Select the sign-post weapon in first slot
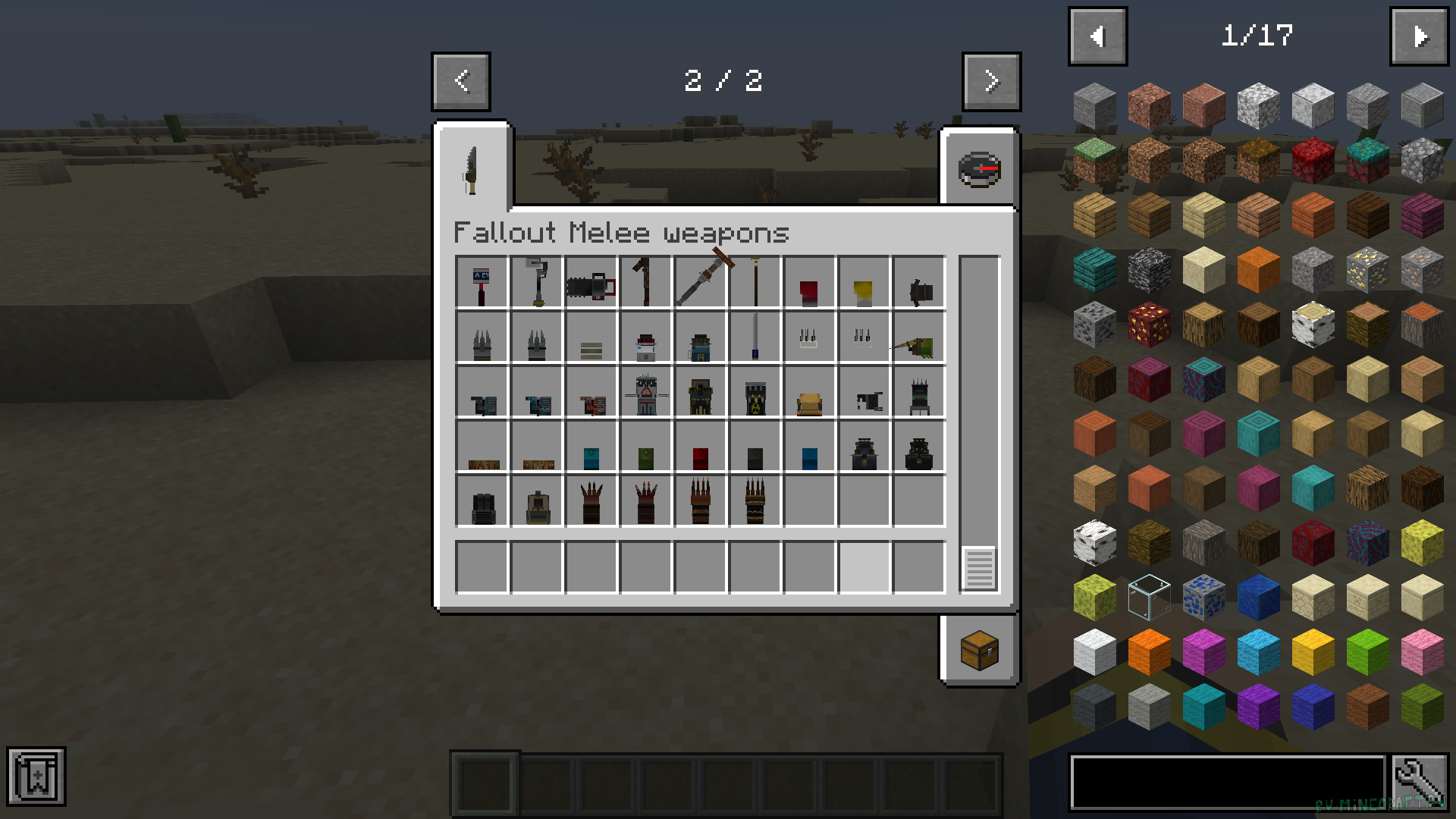The height and width of the screenshot is (819, 1456). click(482, 284)
